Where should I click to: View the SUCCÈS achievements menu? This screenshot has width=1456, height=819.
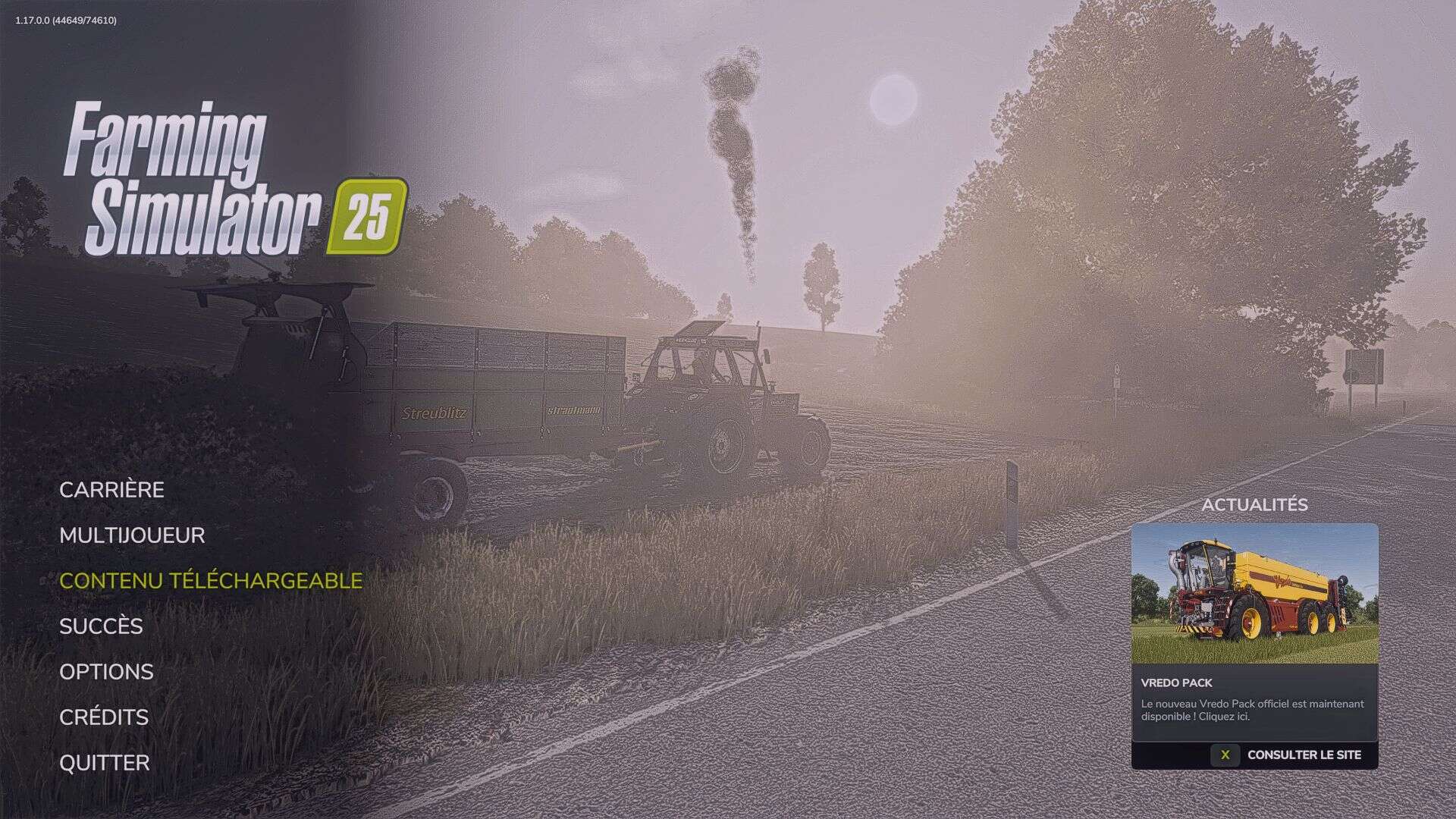tap(102, 627)
